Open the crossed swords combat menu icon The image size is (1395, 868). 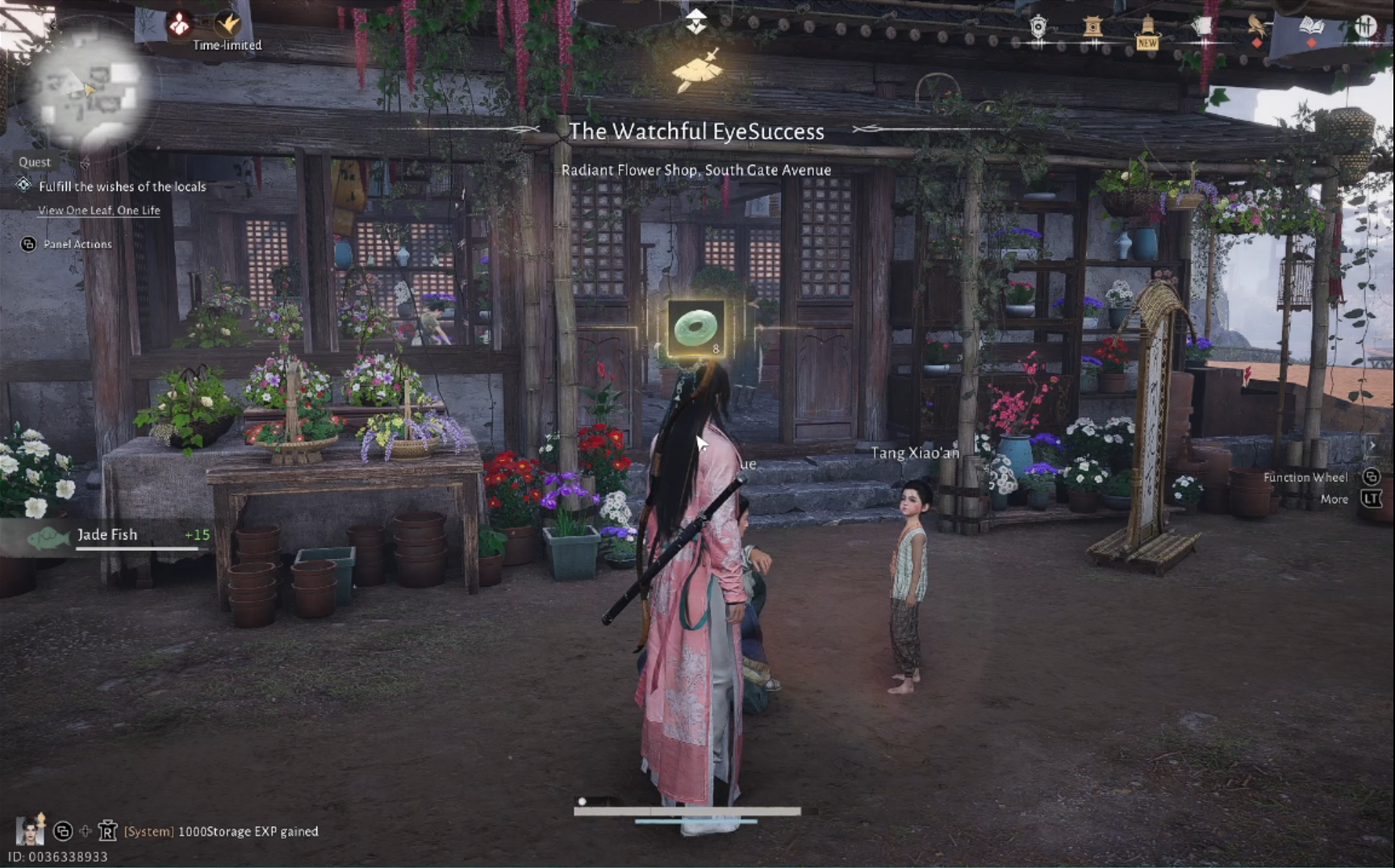1367,25
